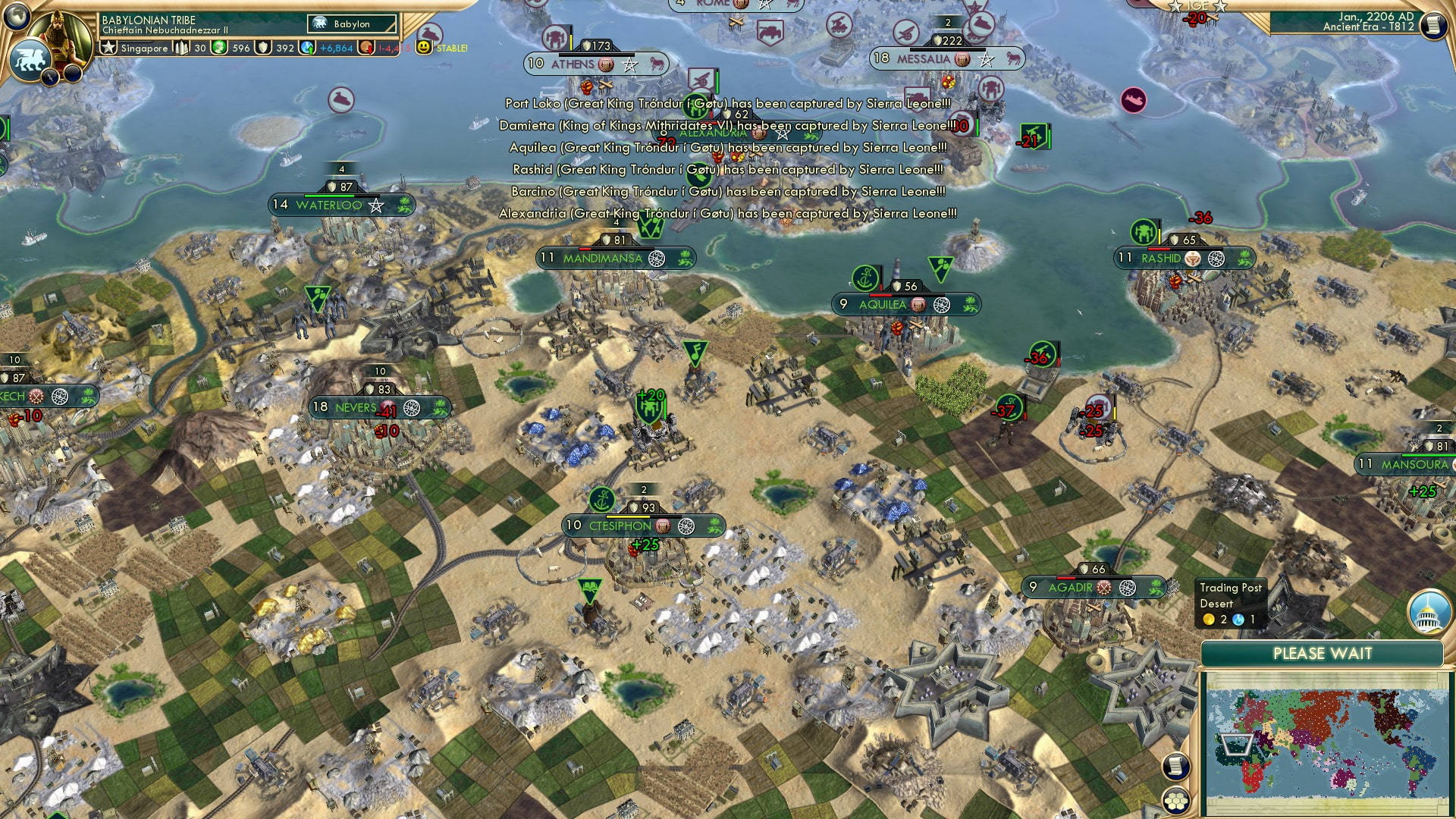Click the winged lion Babylonian emblem
Image resolution: width=1456 pixels, height=819 pixels.
(30, 59)
